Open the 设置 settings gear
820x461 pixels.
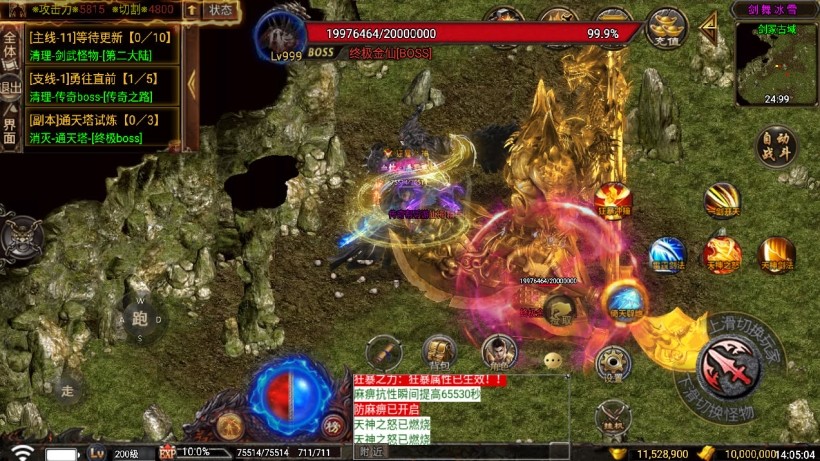(612, 362)
